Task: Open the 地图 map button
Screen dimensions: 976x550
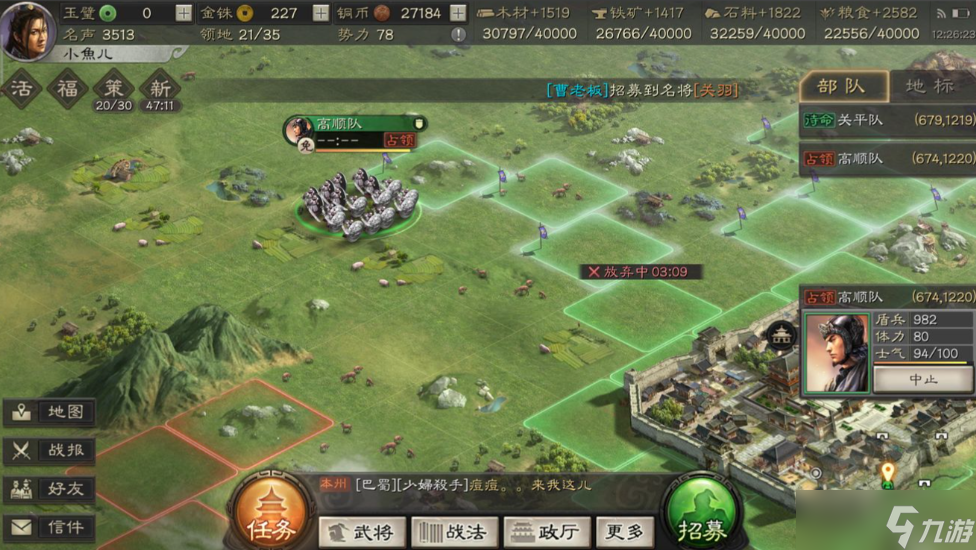Action: tap(50, 412)
